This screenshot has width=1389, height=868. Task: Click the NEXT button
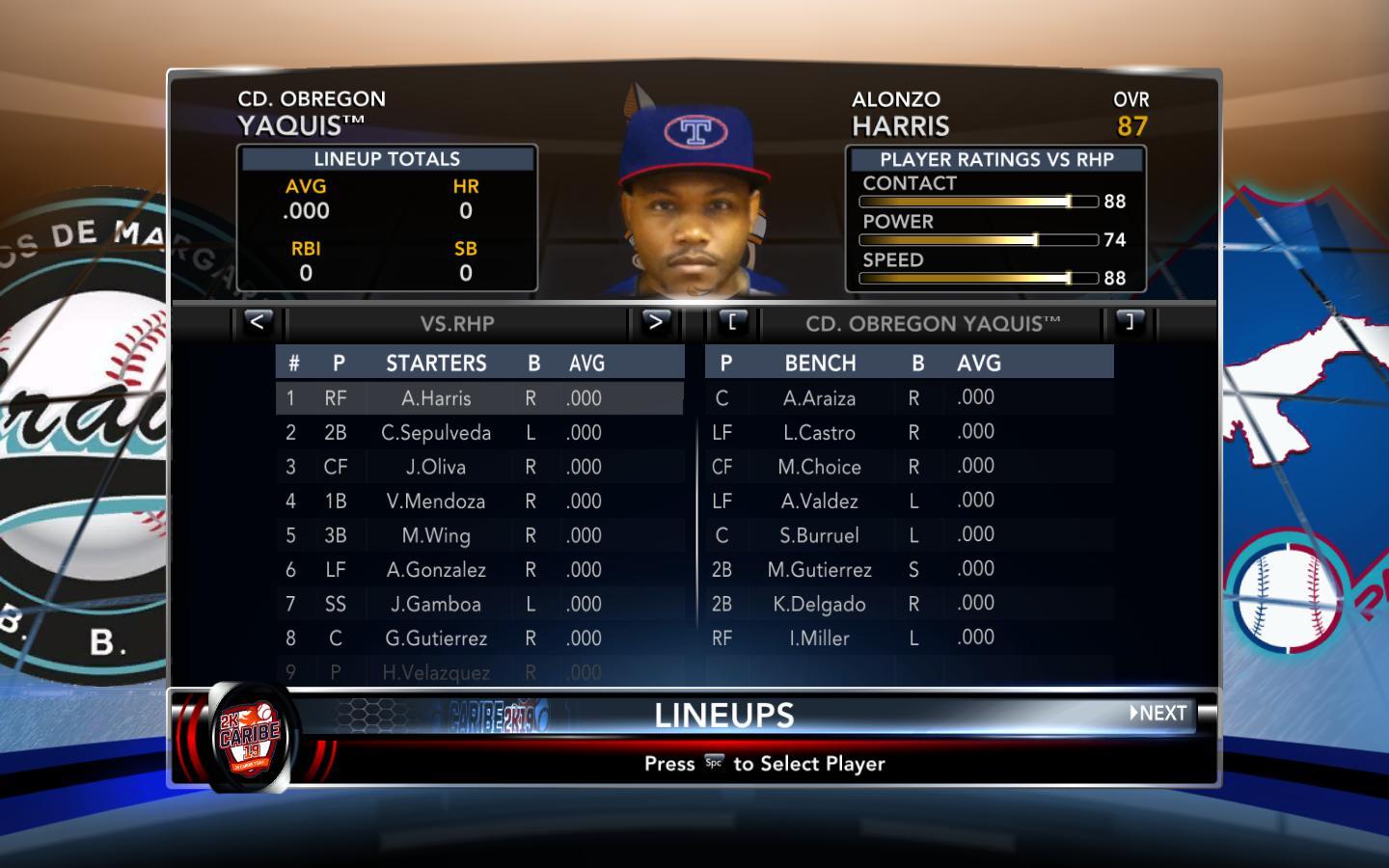click(x=1159, y=714)
